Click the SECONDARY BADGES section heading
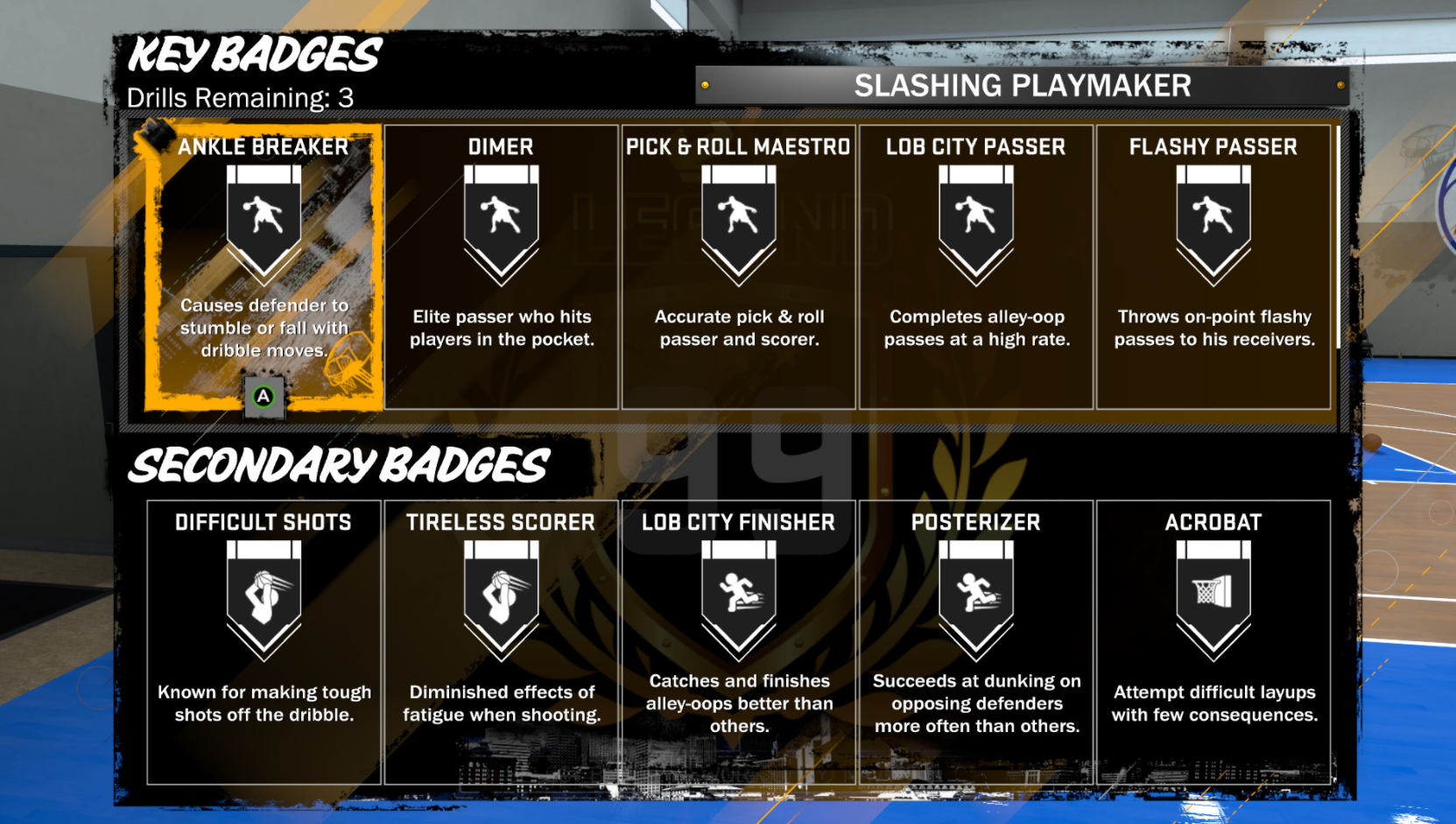 click(x=339, y=465)
